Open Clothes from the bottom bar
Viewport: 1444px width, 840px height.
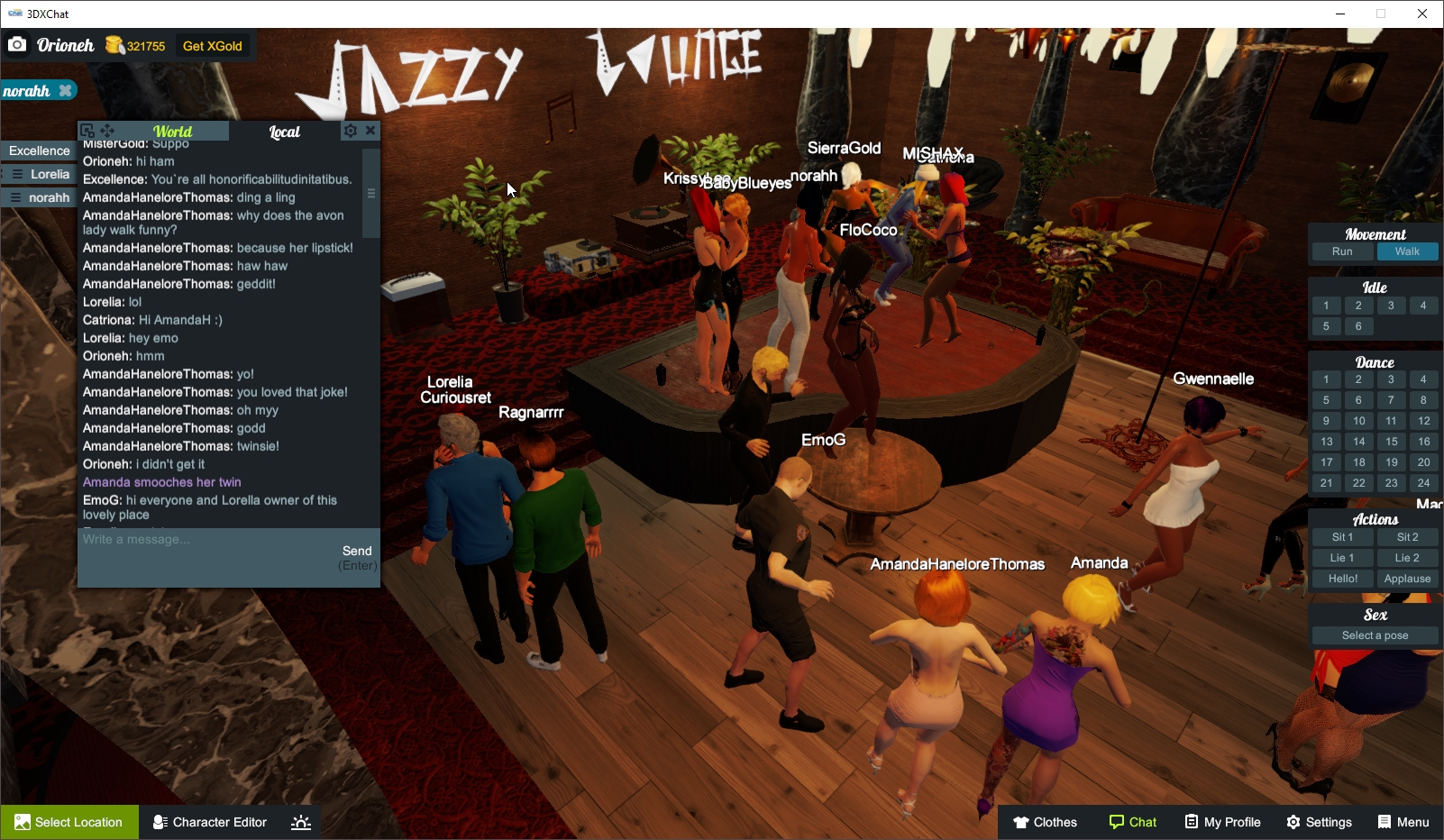(x=1046, y=821)
